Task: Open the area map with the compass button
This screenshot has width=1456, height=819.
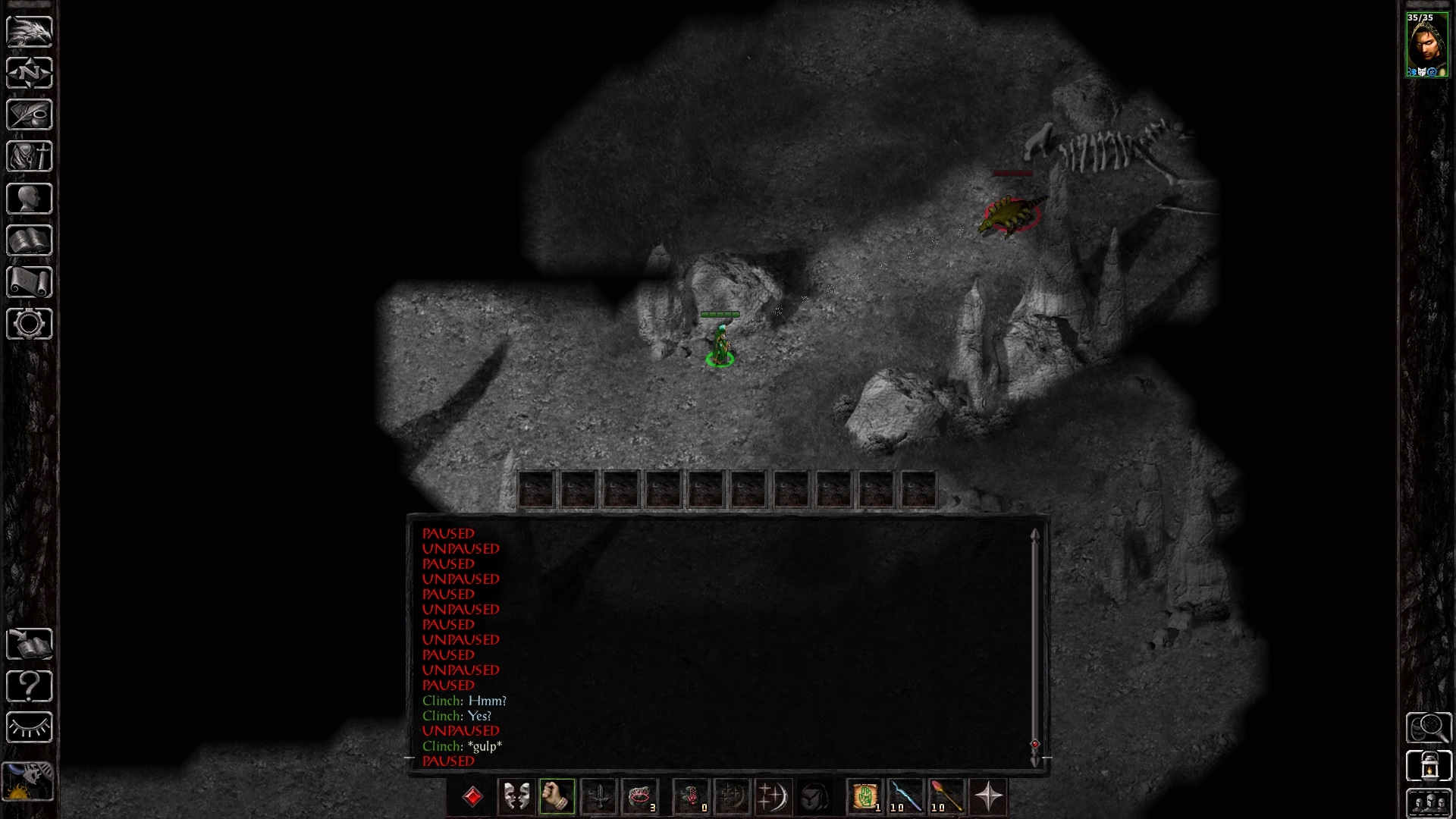Action: click(x=30, y=73)
